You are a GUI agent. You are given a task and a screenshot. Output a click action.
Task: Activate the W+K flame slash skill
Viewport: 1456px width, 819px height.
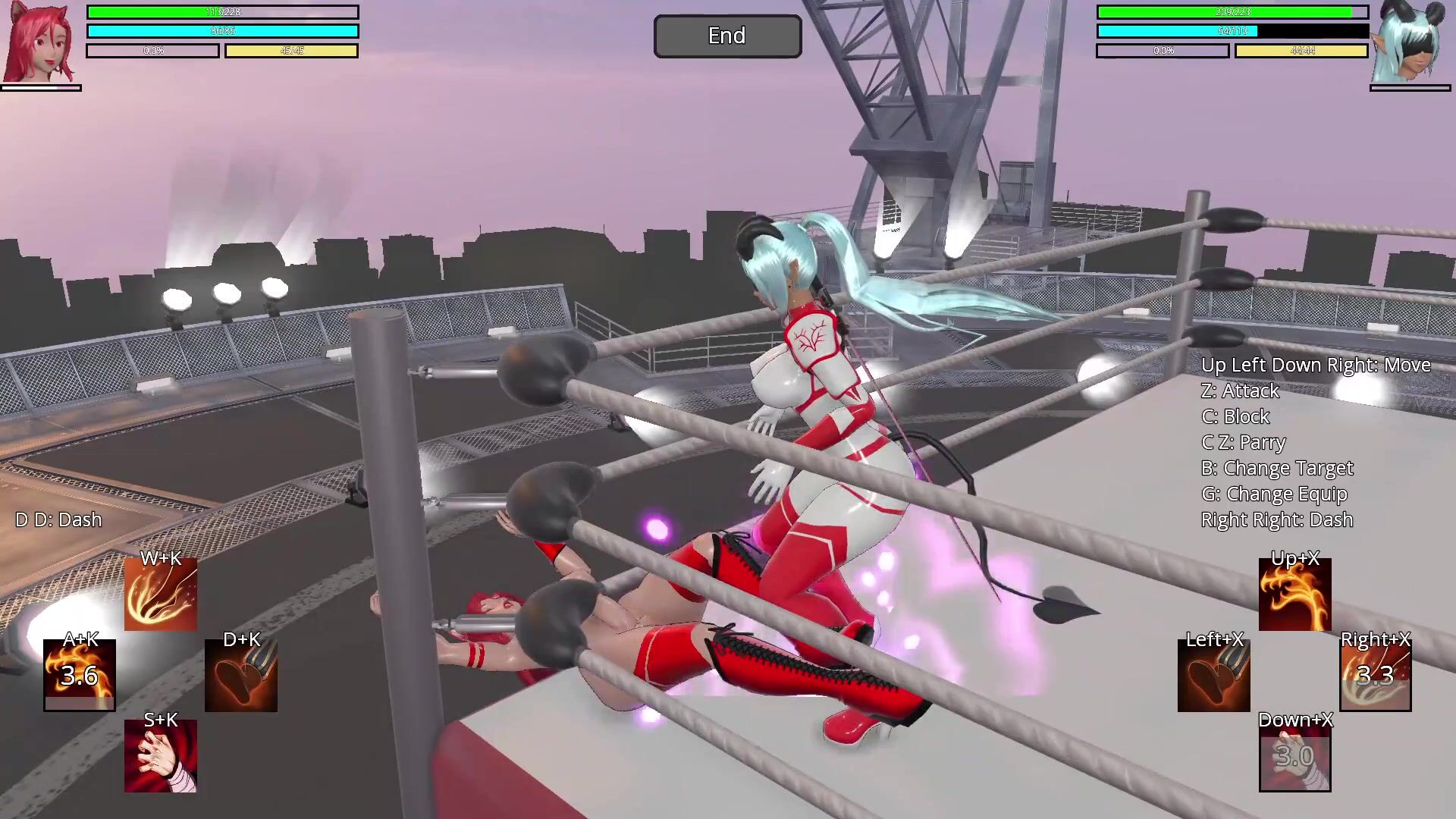pos(161,595)
